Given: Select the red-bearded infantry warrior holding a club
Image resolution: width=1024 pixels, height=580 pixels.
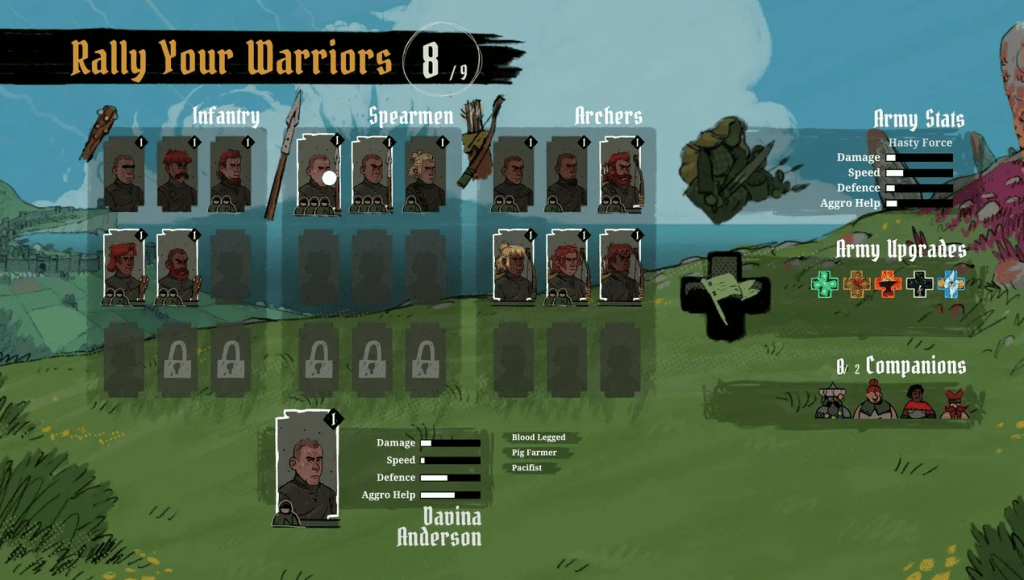Looking at the screenshot, I should [178, 266].
